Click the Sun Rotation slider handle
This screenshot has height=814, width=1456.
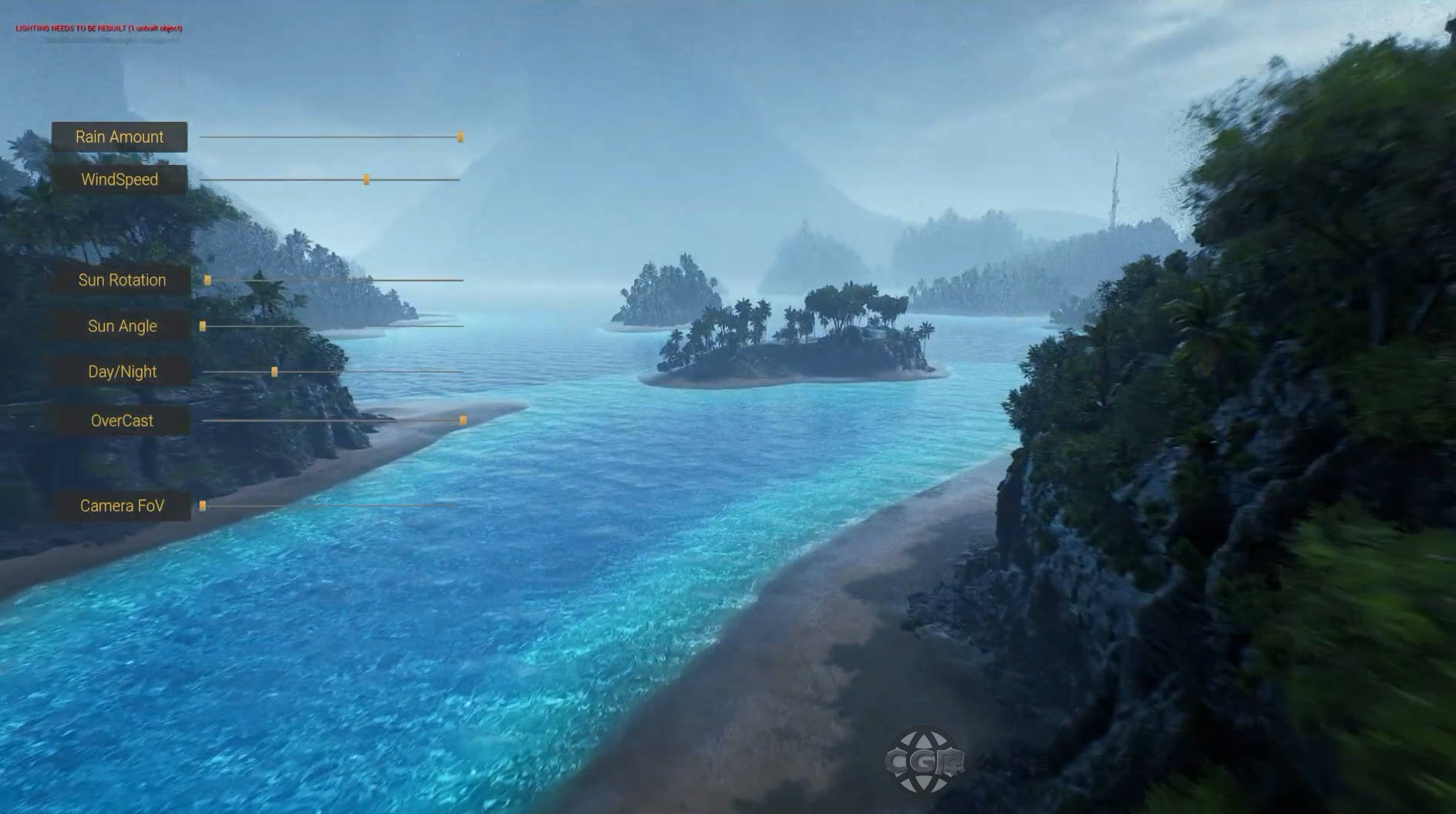[207, 281]
